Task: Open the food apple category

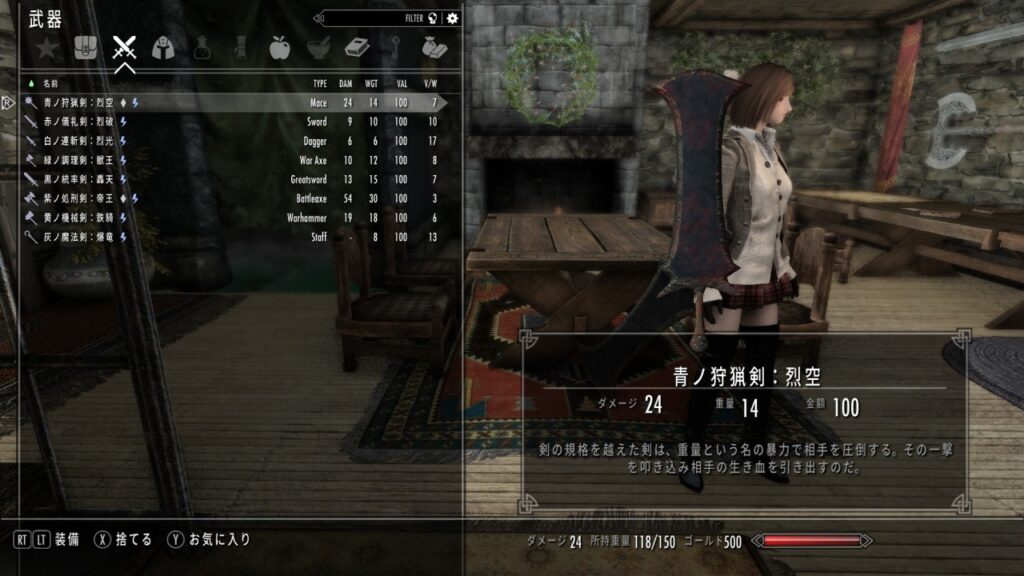Action: click(x=279, y=47)
